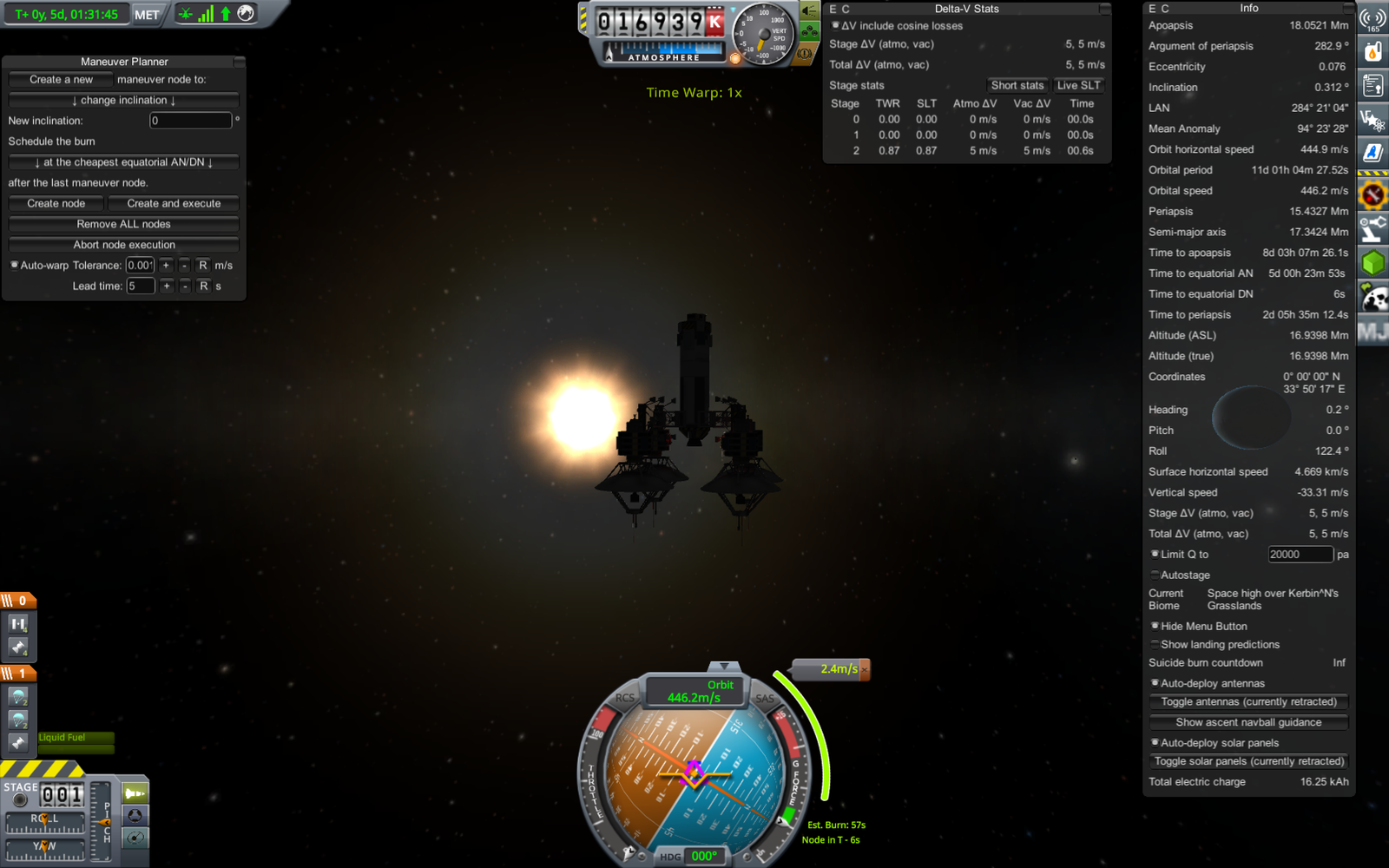Click the Create node button
Screen dimensions: 1389x868
[56, 203]
